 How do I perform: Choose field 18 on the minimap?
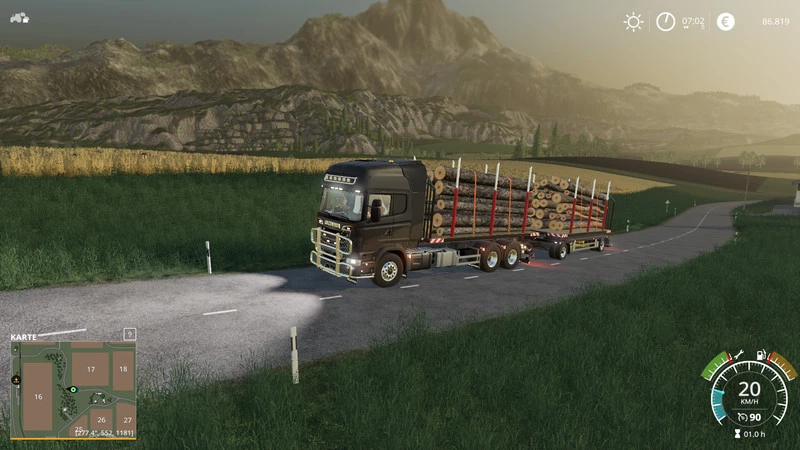click(x=122, y=369)
